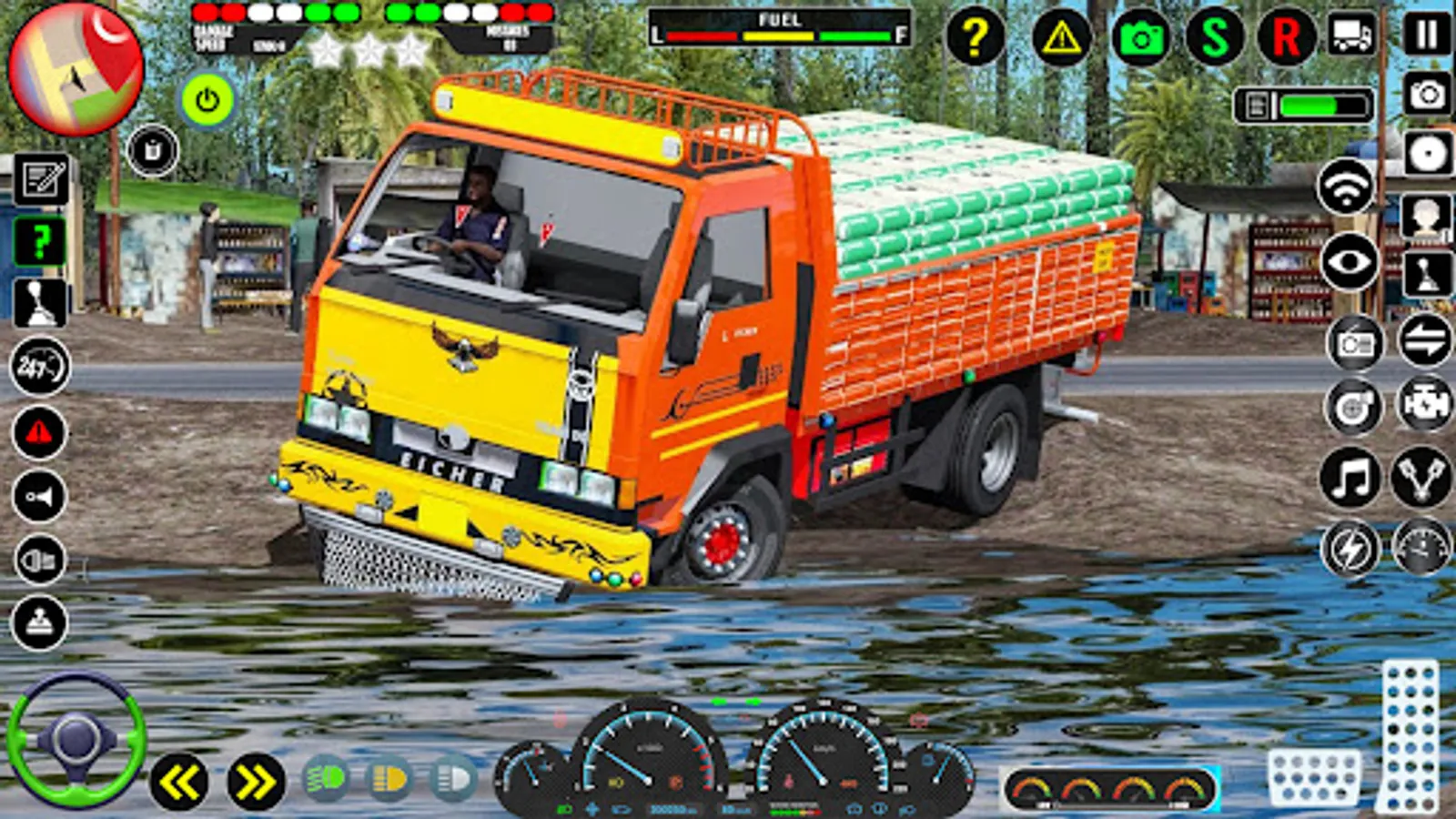Open the camera screenshot icon at top
The width and height of the screenshot is (1456, 819).
tap(1145, 36)
